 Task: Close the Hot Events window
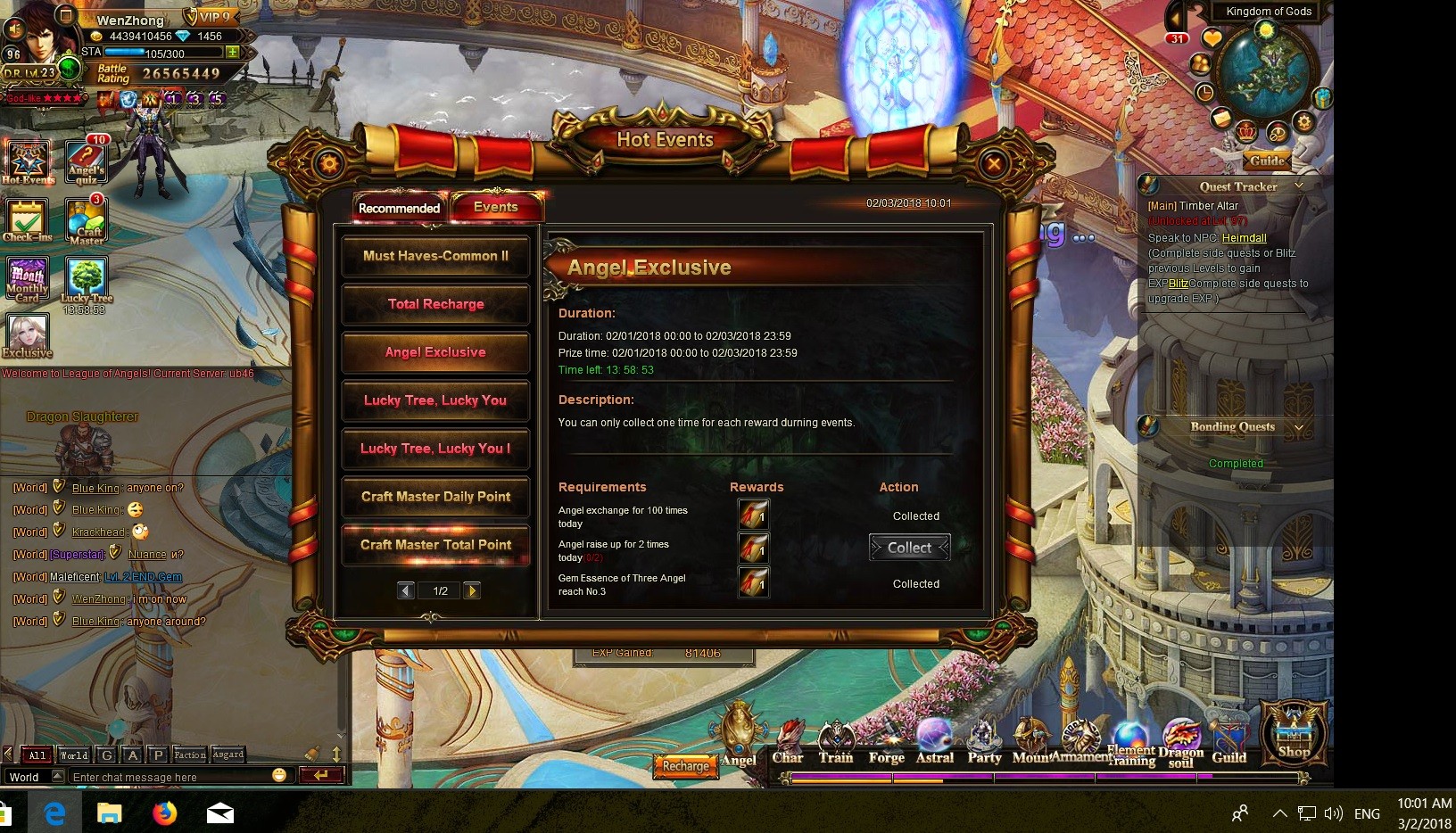(993, 163)
